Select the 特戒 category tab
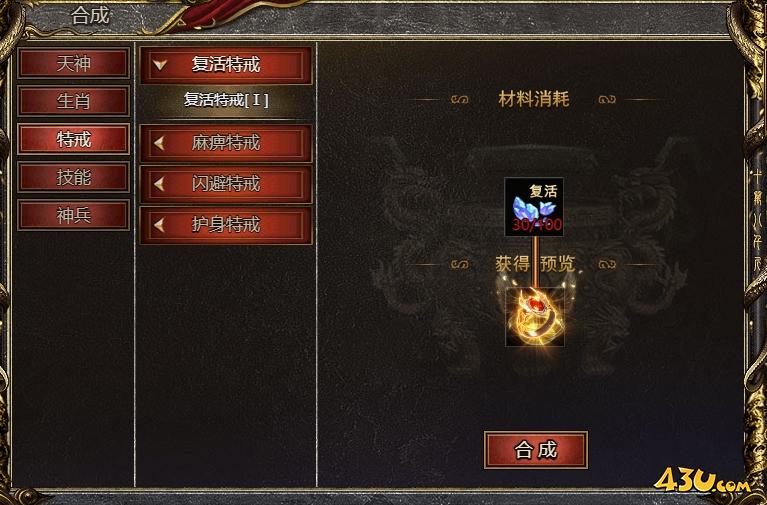The image size is (767, 505). [73, 139]
